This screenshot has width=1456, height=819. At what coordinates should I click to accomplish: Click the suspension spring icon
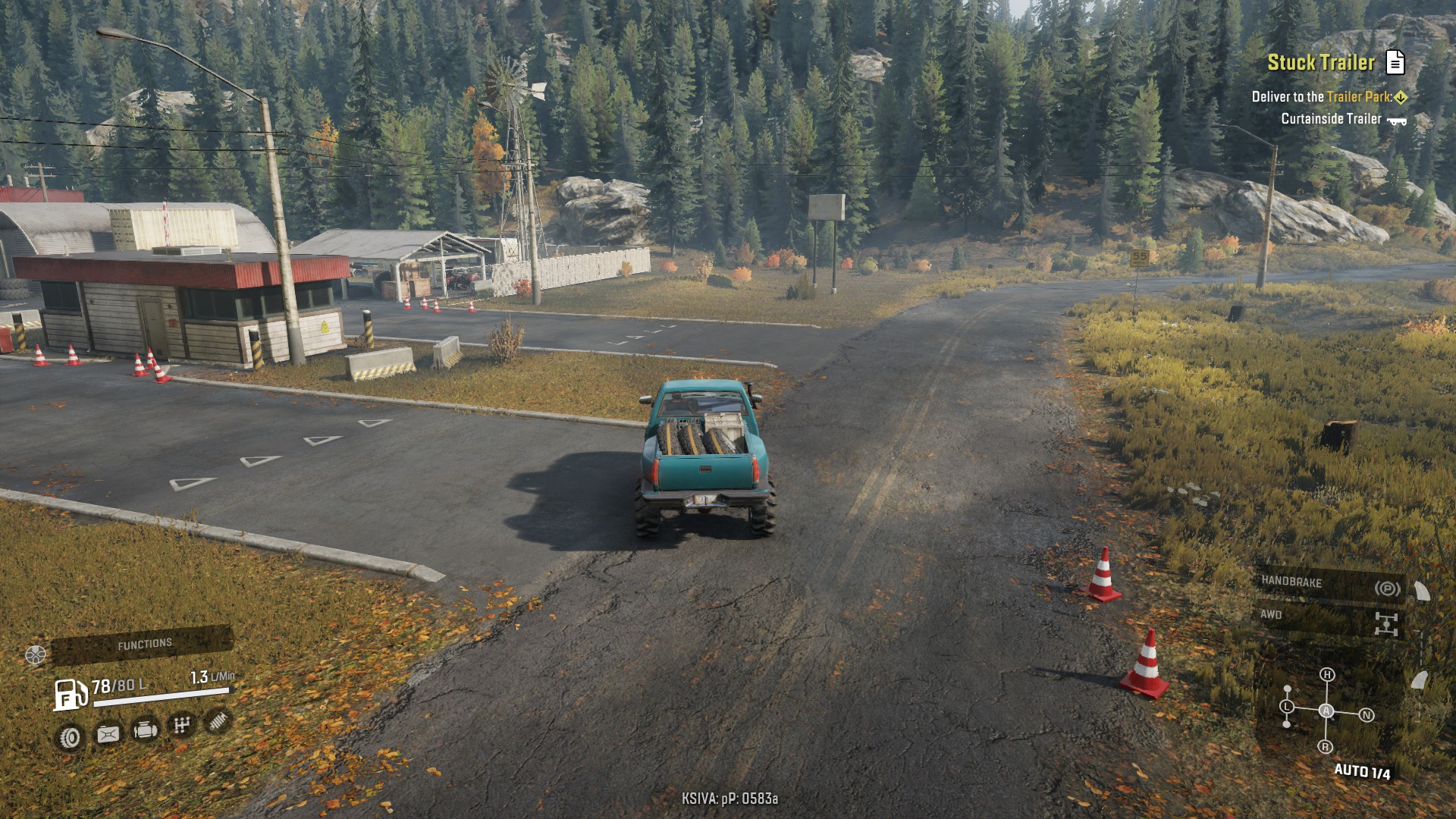tap(218, 720)
